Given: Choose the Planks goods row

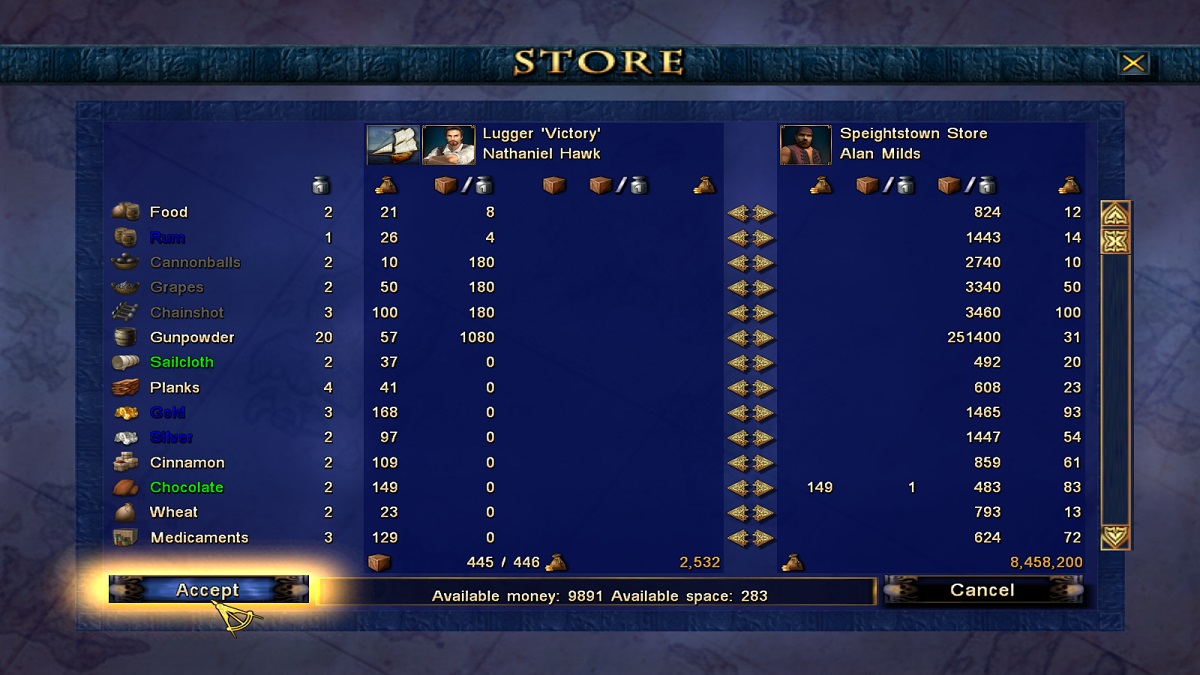Looking at the screenshot, I should (175, 387).
